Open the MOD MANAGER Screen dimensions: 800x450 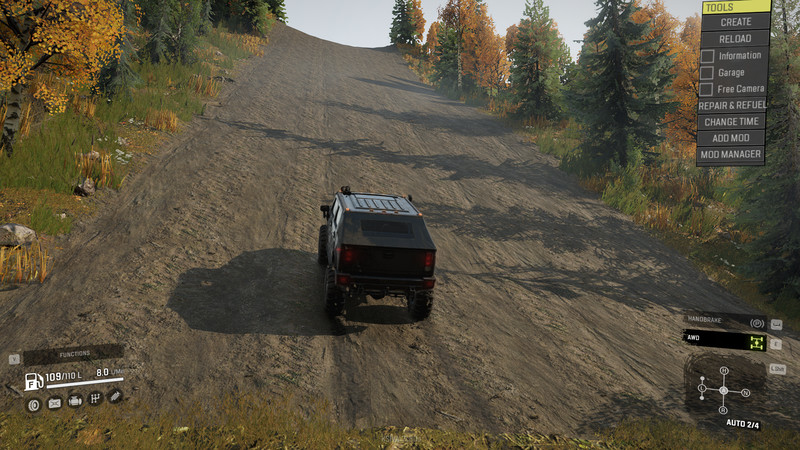click(731, 155)
